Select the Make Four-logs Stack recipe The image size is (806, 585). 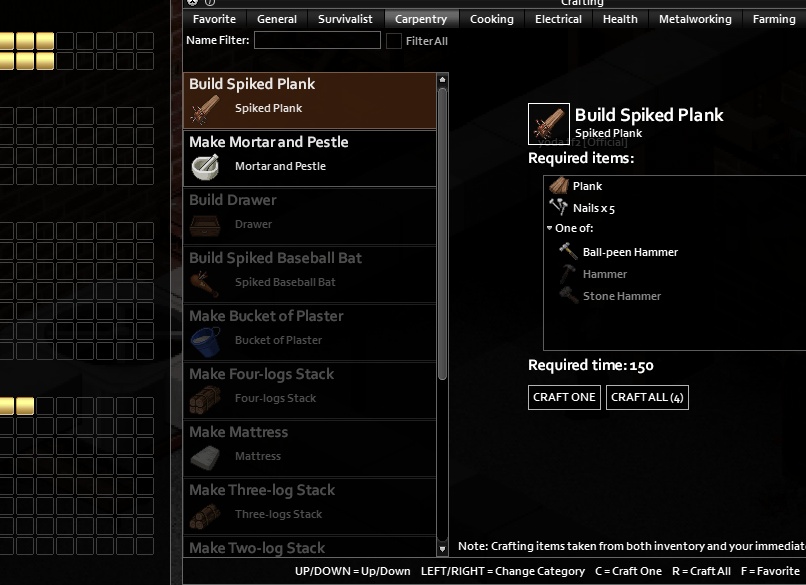310,390
